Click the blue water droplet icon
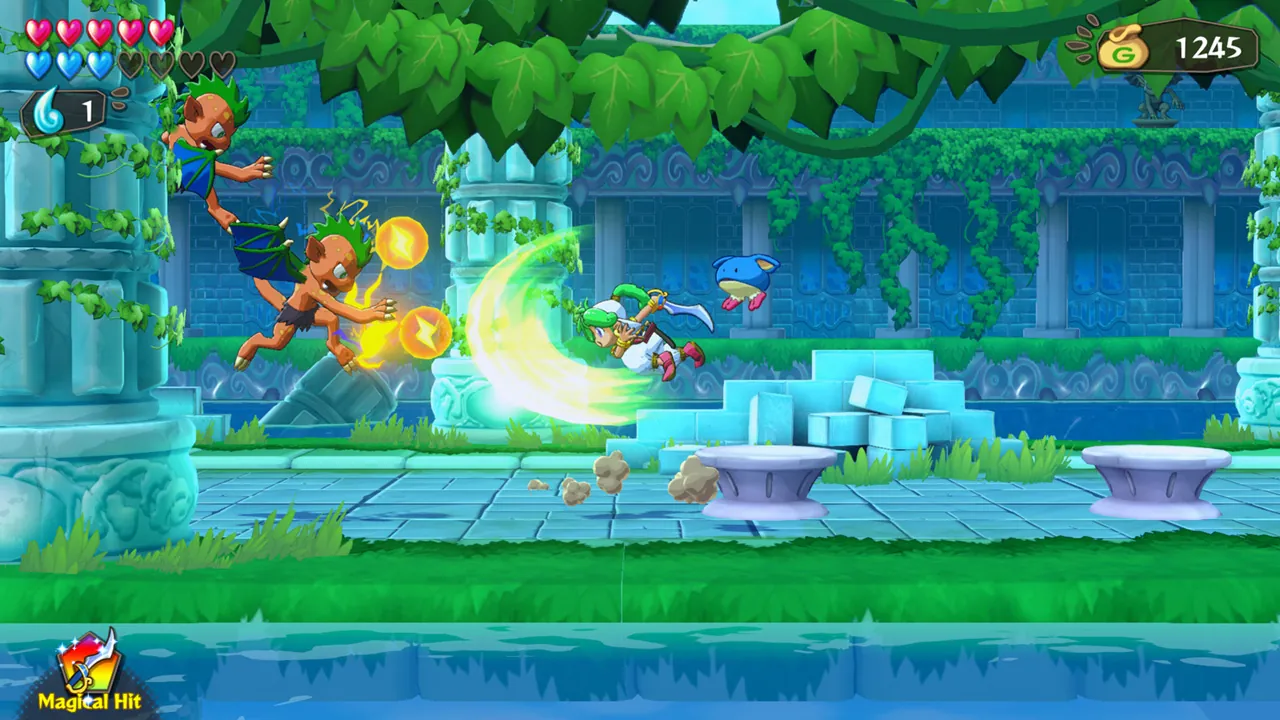This screenshot has height=720, width=1280. [47, 110]
